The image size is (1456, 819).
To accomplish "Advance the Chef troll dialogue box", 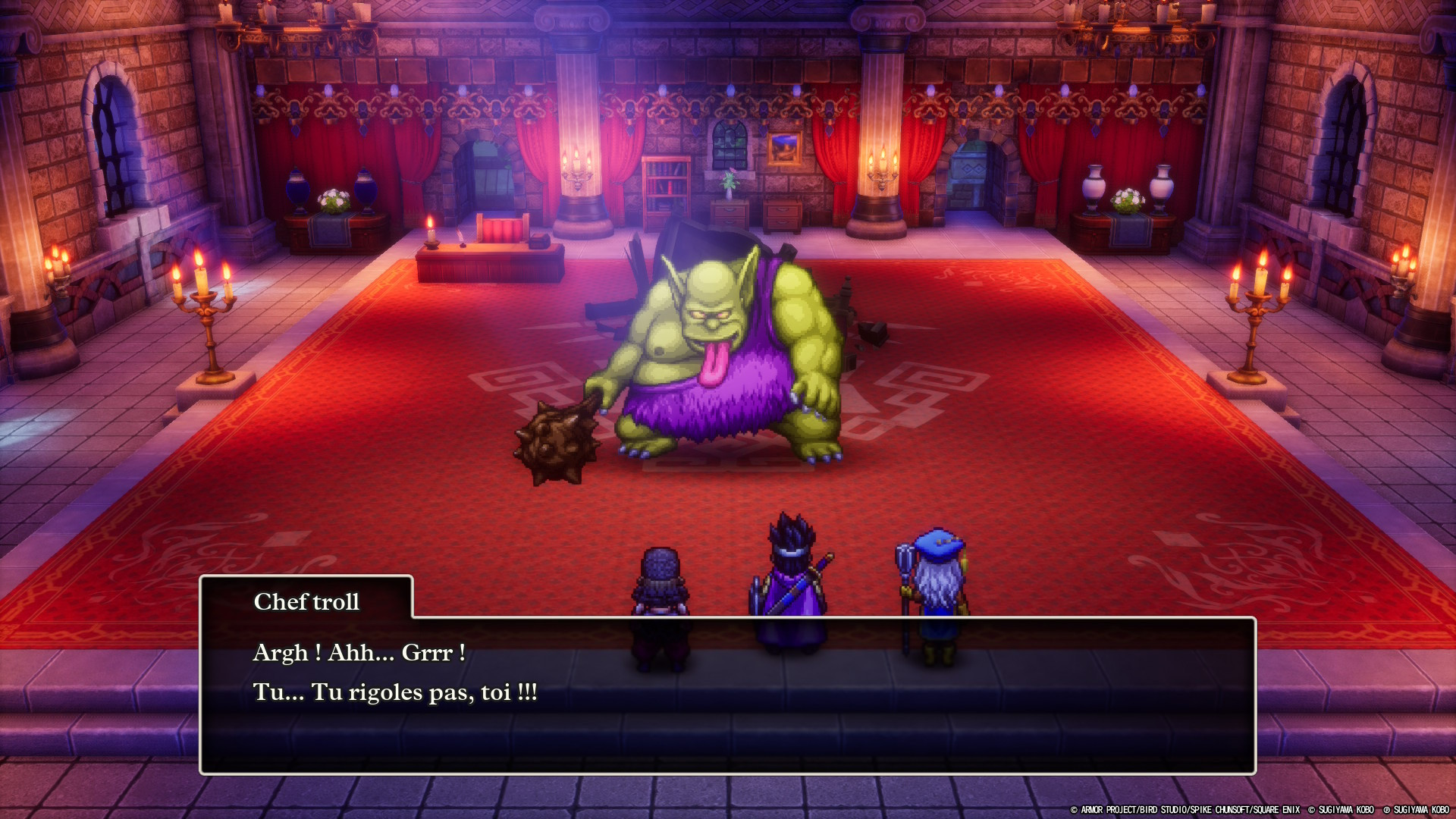I will (726, 694).
